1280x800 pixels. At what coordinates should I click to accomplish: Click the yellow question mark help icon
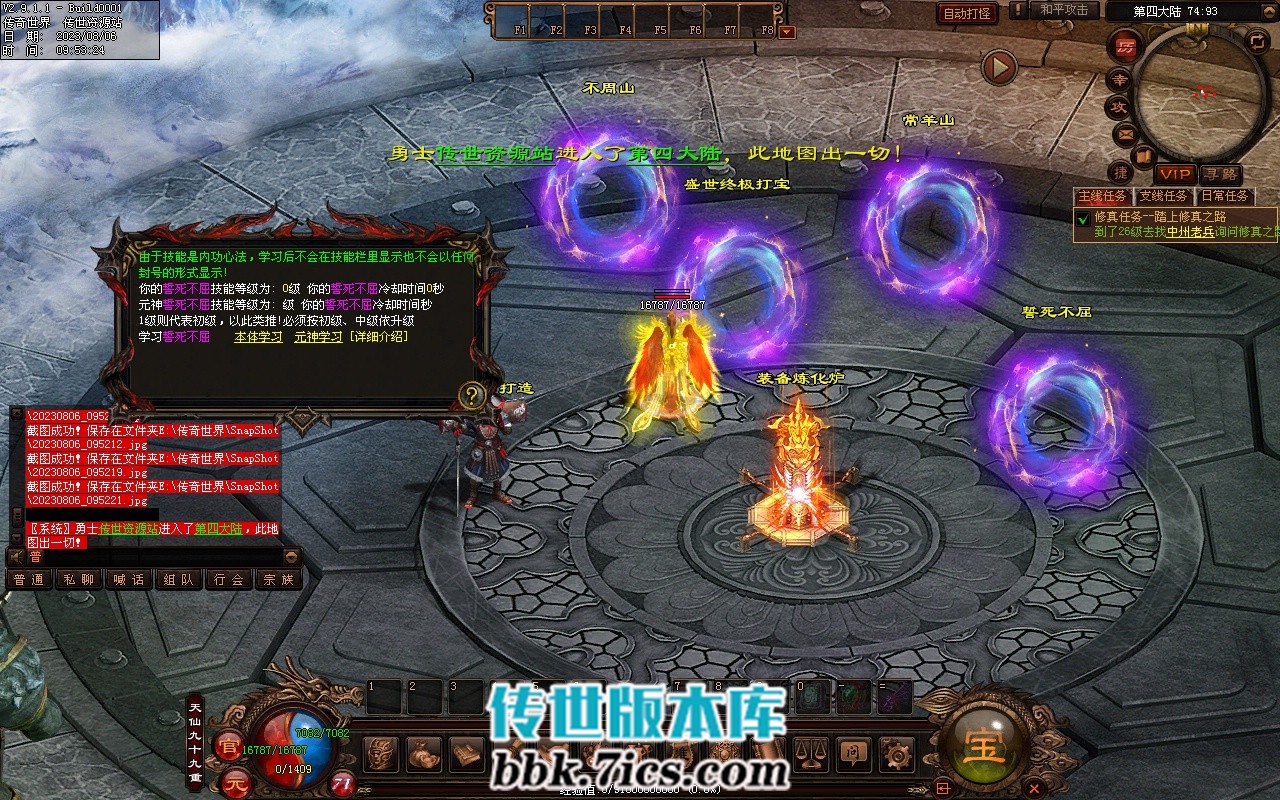[472, 394]
